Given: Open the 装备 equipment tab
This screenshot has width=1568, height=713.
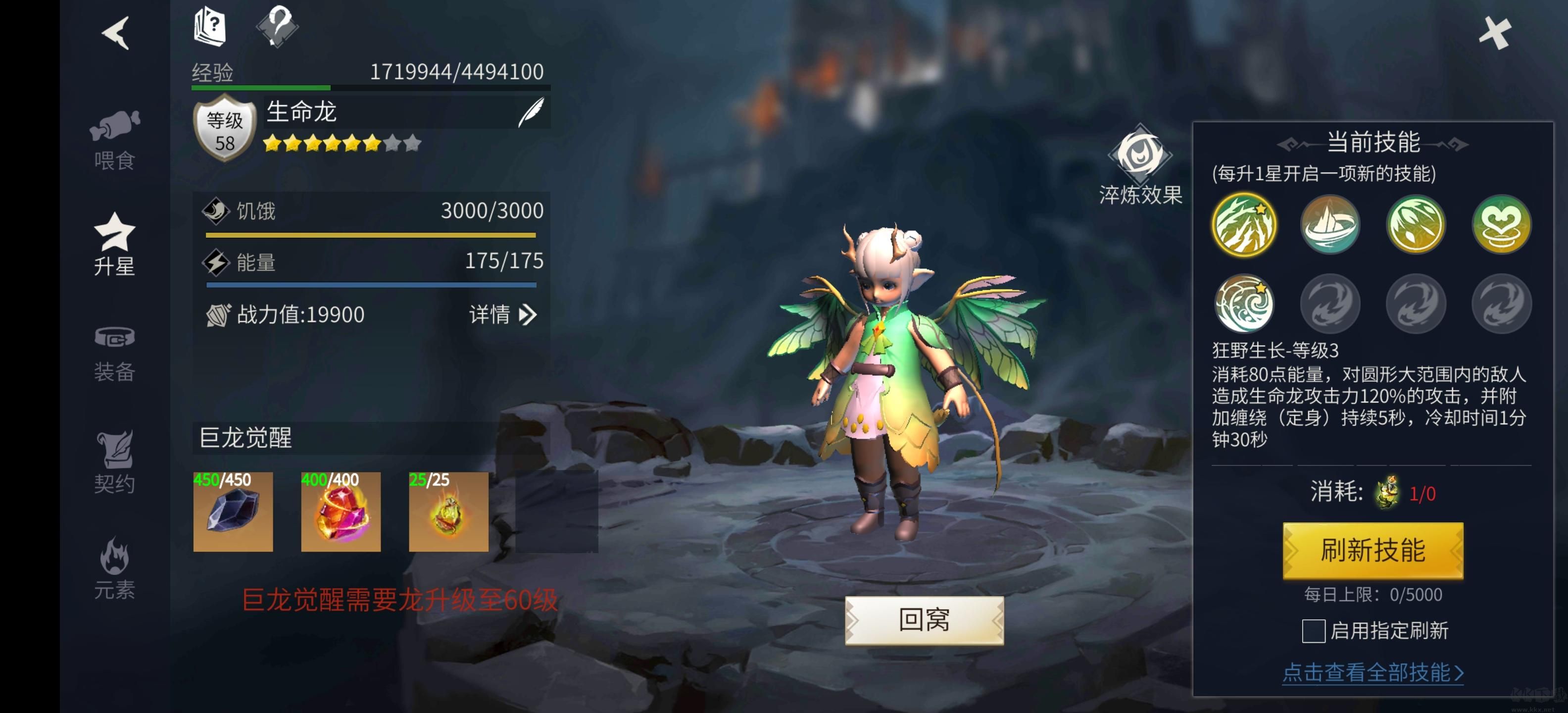Looking at the screenshot, I should (114, 353).
